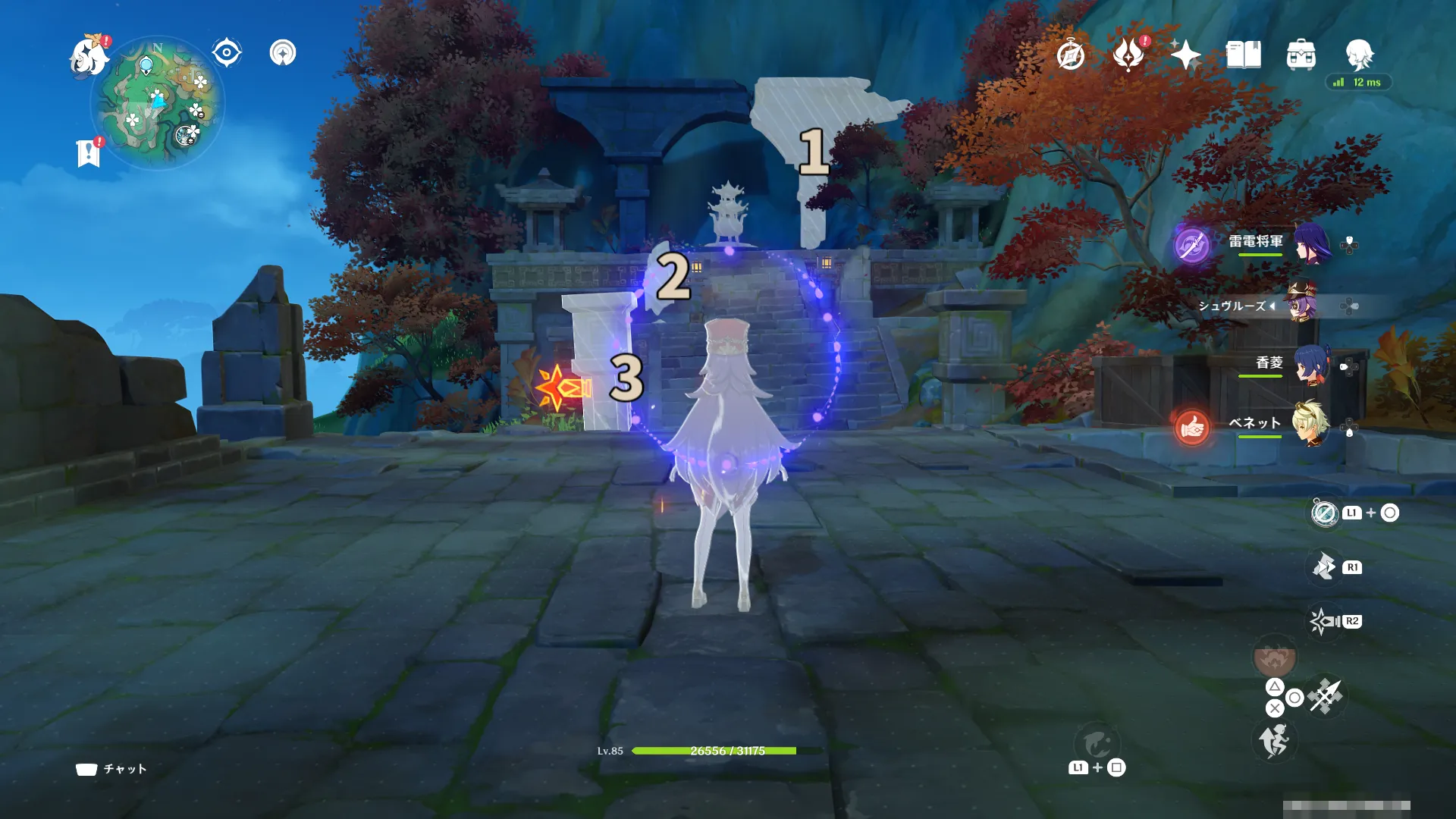Screen dimensions: 1456x819
Task: Open the character profile head icon
Action: [1359, 55]
